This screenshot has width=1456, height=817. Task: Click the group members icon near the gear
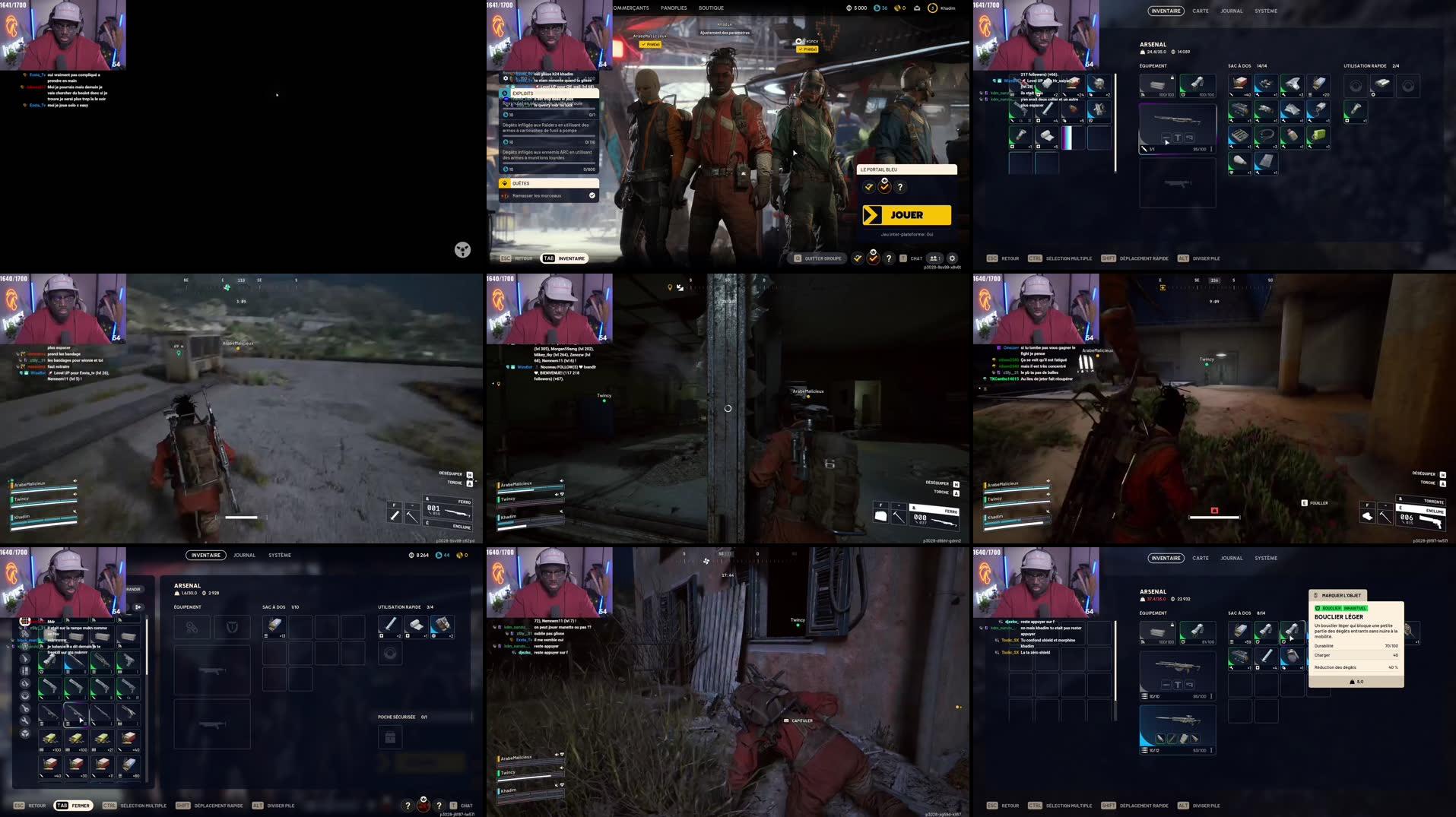(934, 258)
